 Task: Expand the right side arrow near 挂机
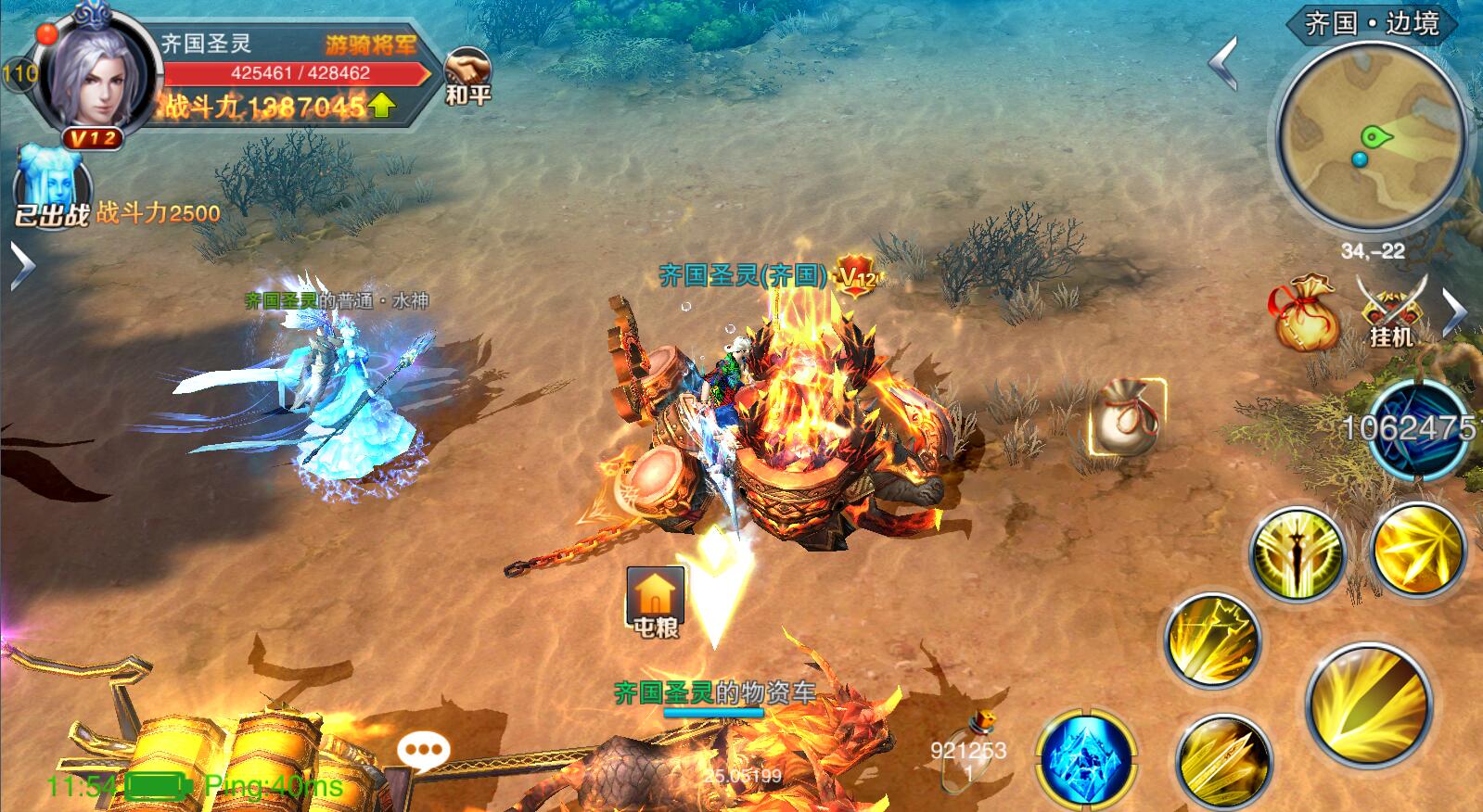click(x=1456, y=311)
